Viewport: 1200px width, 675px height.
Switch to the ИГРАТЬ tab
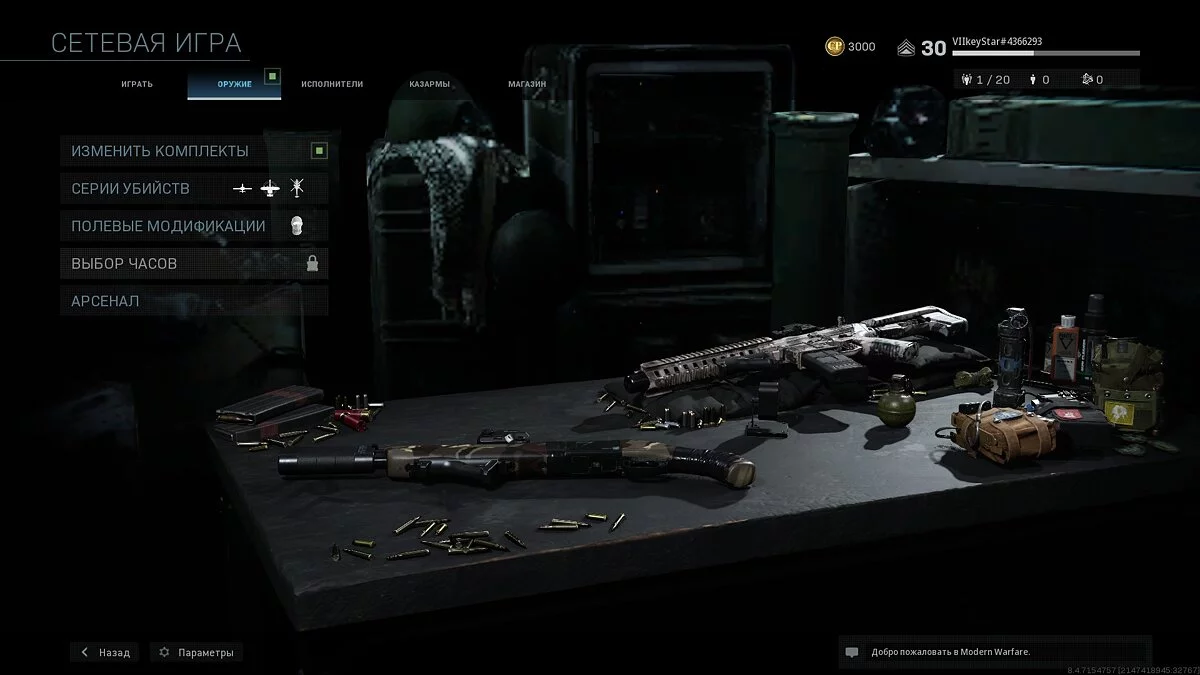tap(137, 84)
